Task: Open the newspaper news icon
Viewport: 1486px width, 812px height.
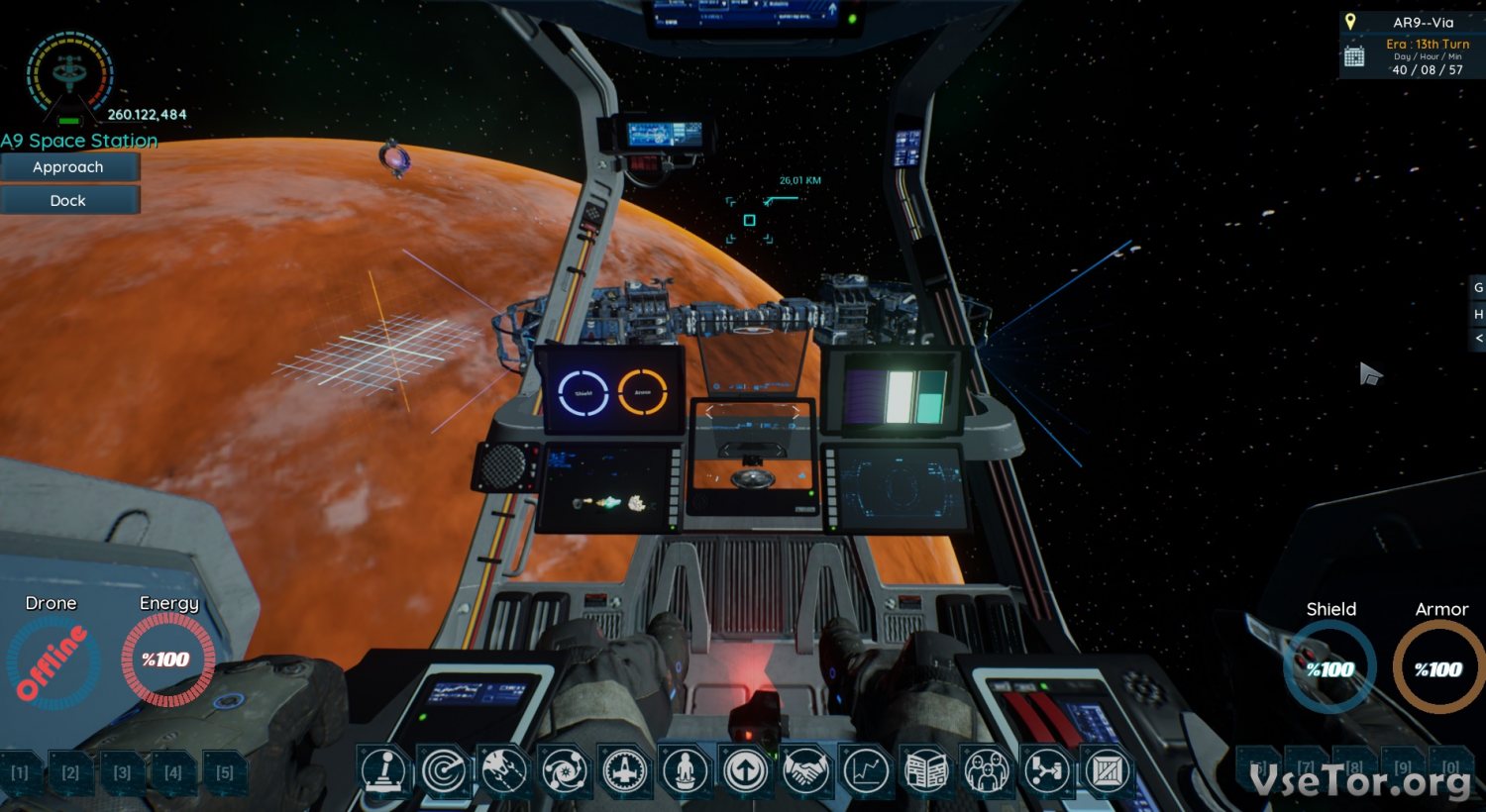Action: 927,769
